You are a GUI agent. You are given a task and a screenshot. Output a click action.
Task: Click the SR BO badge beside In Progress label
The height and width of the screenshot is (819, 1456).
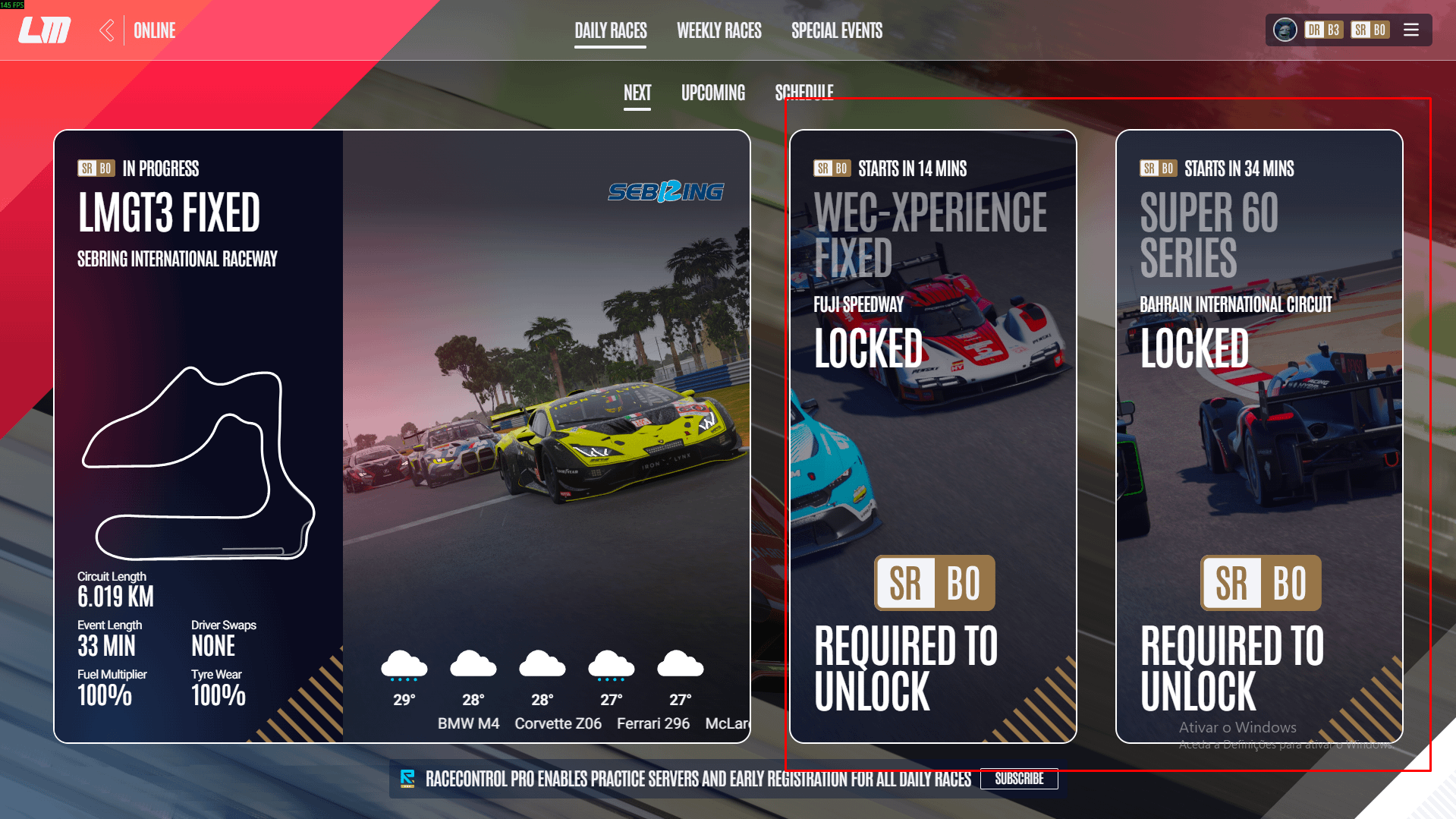(95, 169)
